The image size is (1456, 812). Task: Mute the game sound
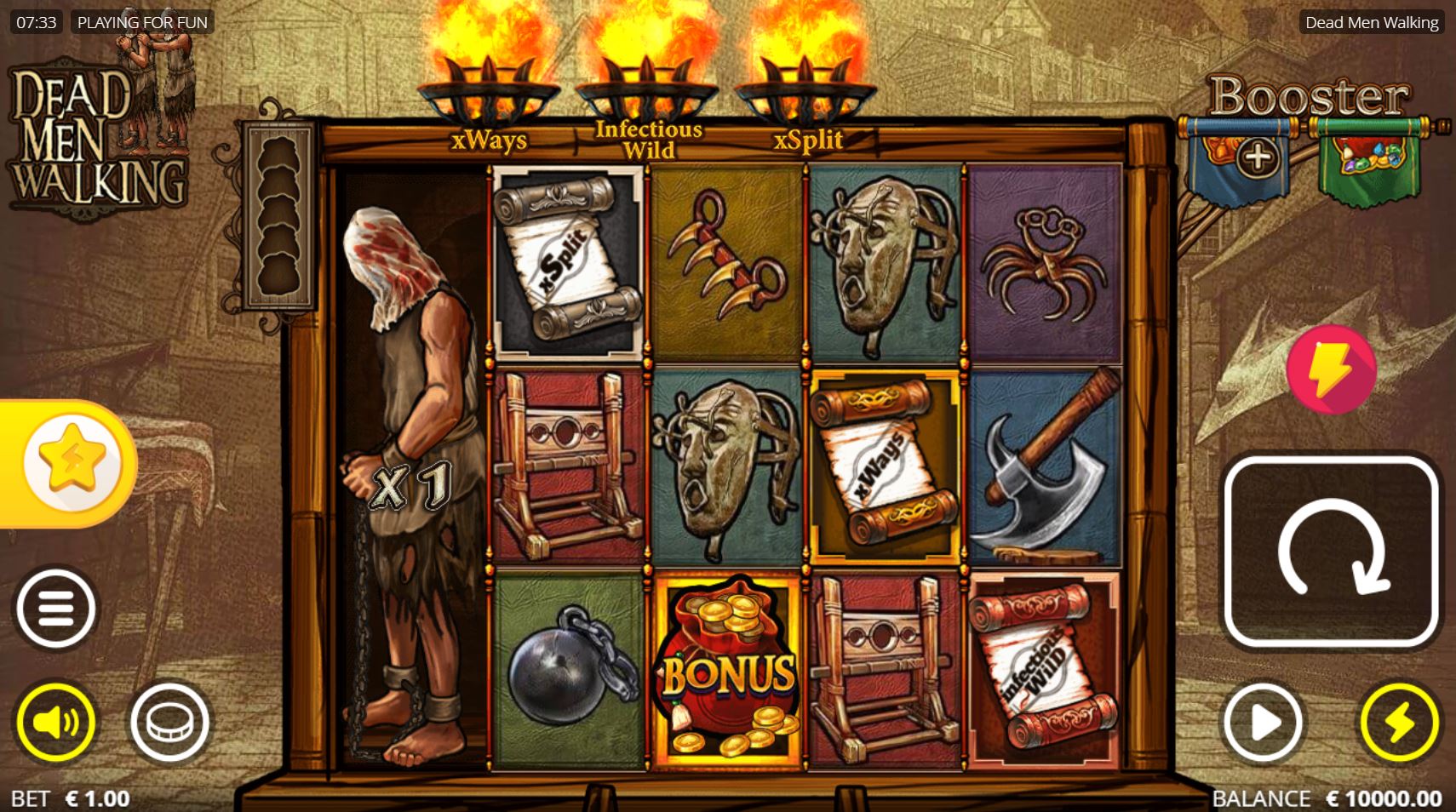pos(57,721)
